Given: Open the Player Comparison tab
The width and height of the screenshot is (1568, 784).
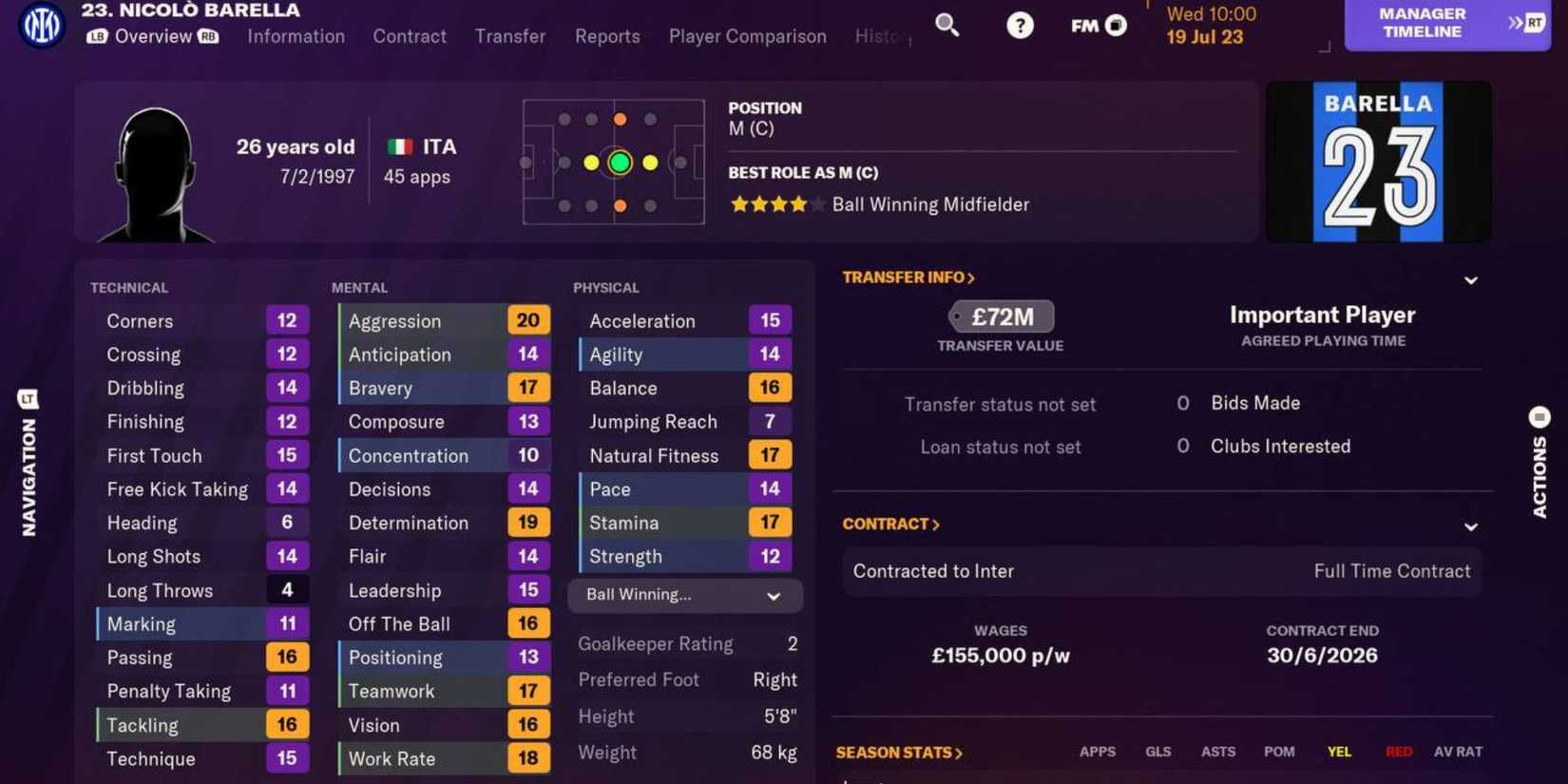Looking at the screenshot, I should pyautogui.click(x=747, y=36).
